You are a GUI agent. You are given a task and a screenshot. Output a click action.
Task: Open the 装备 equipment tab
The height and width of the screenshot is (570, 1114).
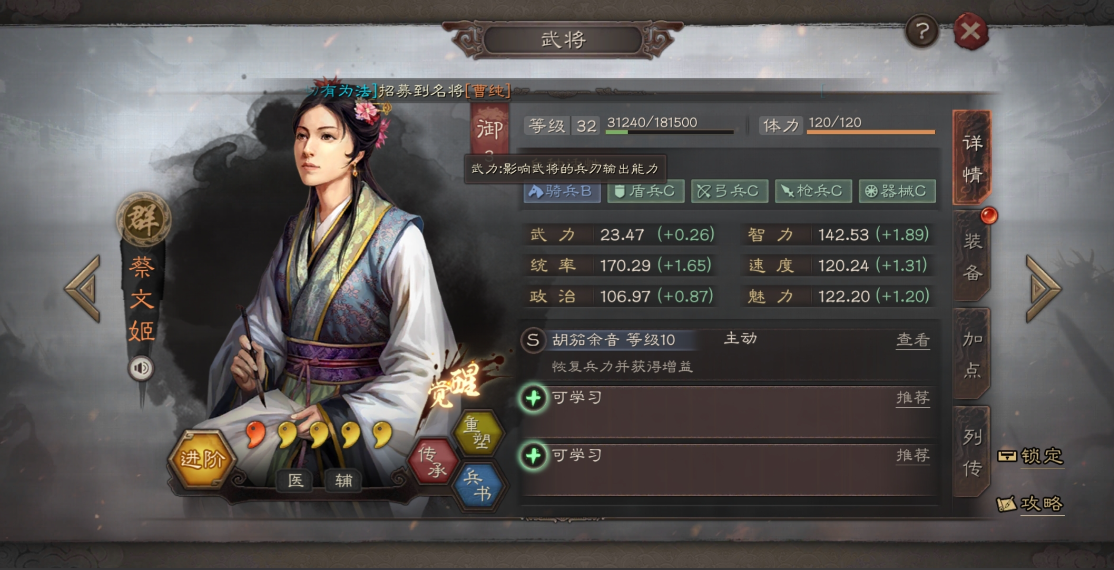pyautogui.click(x=972, y=256)
